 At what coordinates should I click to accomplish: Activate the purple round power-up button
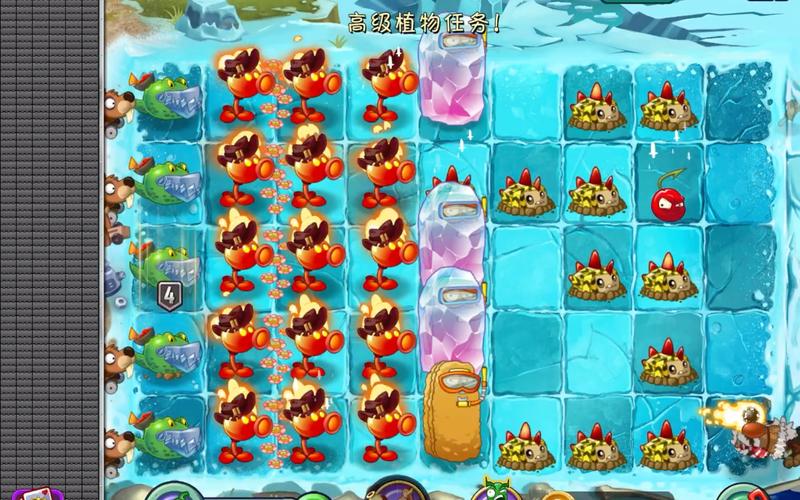[391, 491]
